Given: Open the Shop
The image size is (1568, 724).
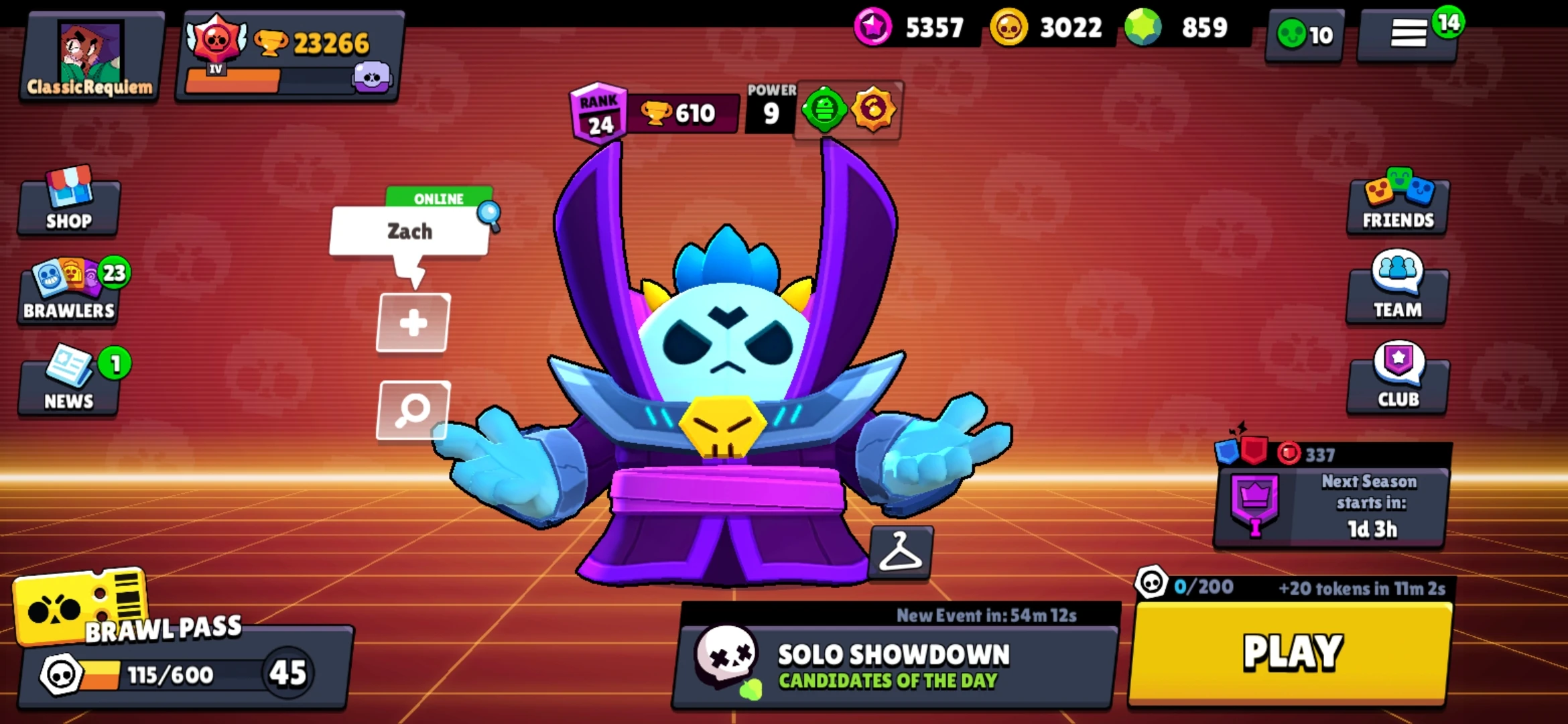Looking at the screenshot, I should click(67, 208).
